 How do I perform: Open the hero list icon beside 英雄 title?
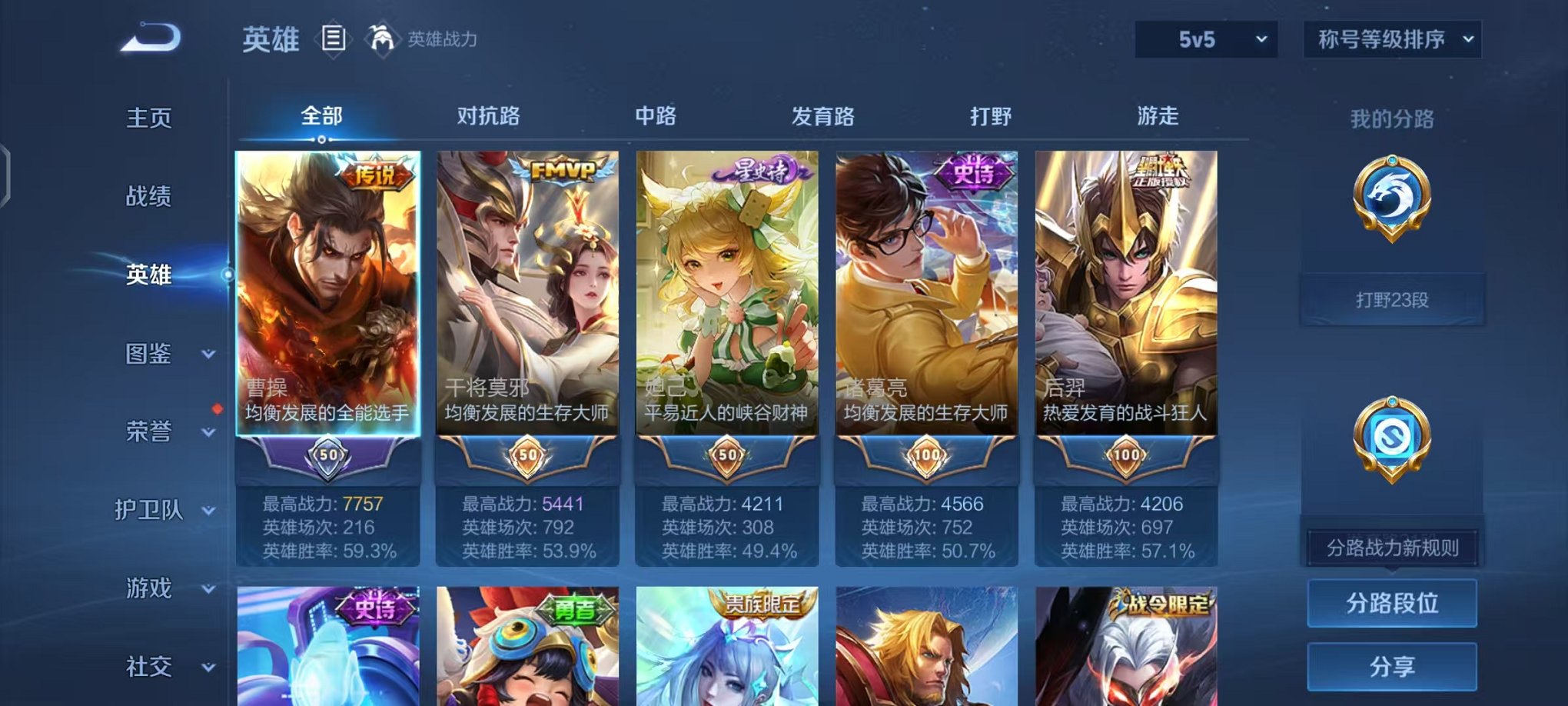coord(334,39)
